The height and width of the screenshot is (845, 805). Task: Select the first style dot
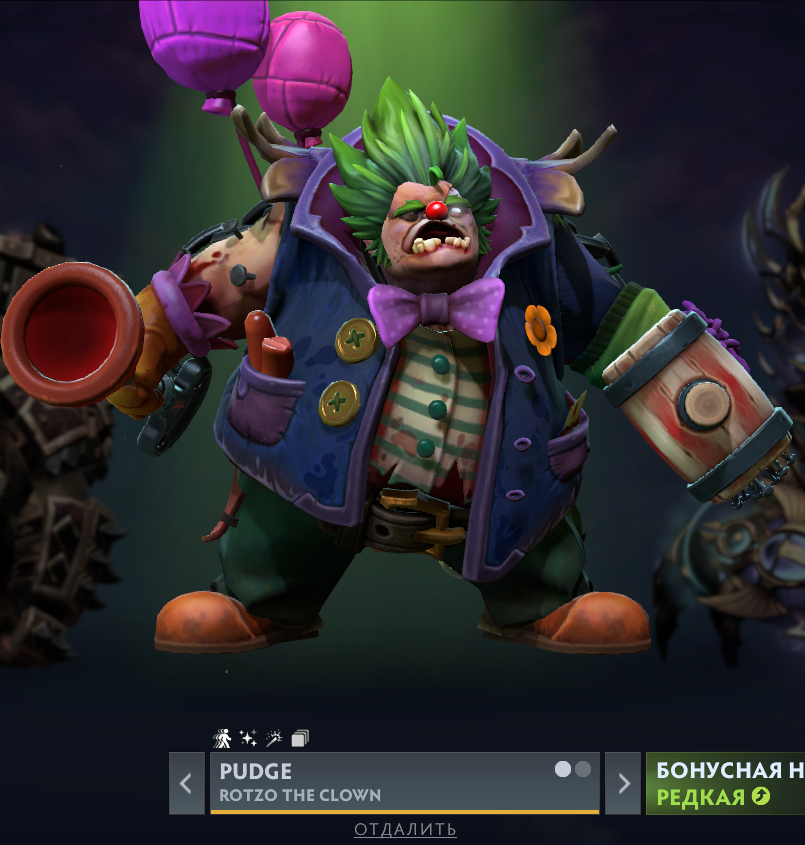click(563, 769)
